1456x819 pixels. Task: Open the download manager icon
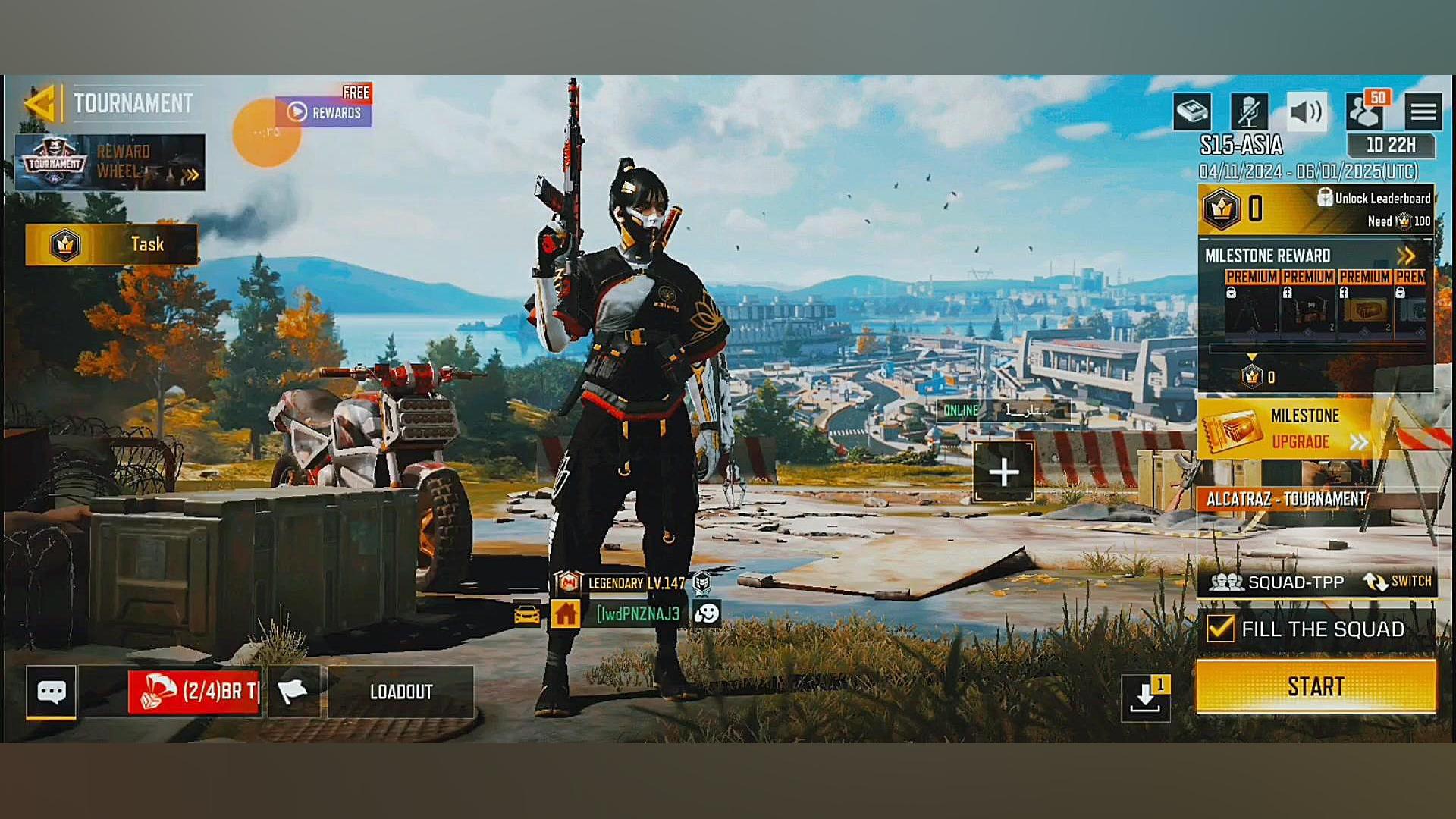(1145, 698)
